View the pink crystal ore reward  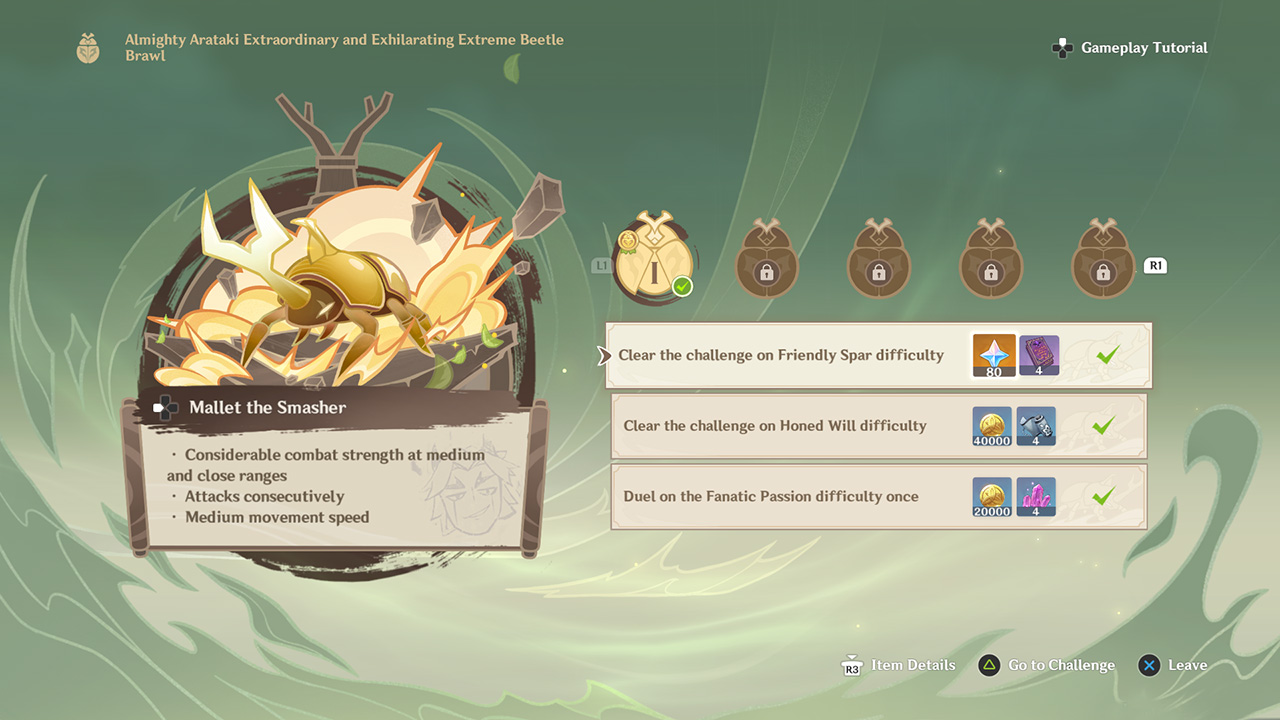click(1036, 496)
